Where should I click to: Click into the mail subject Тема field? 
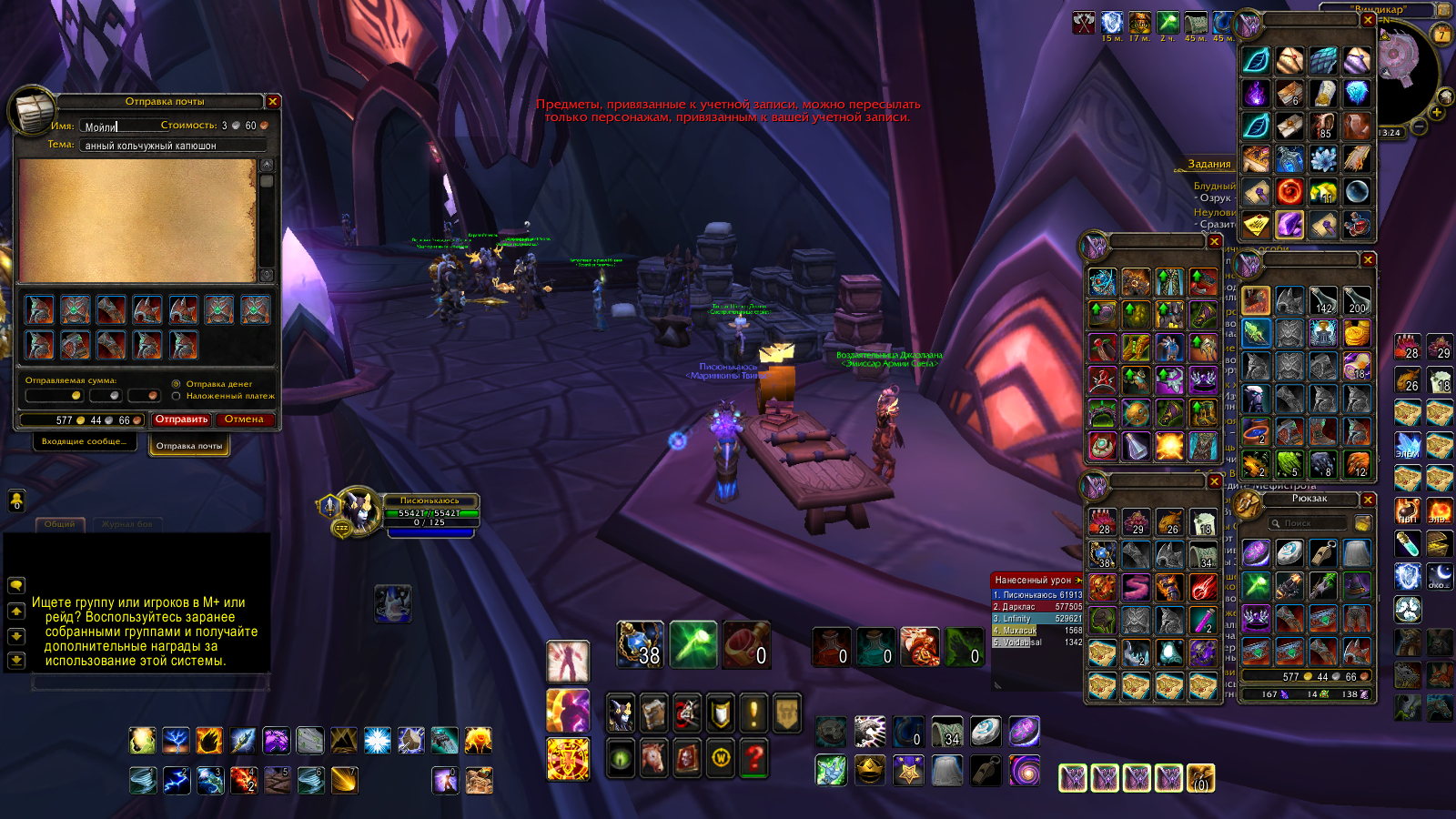pos(173,146)
